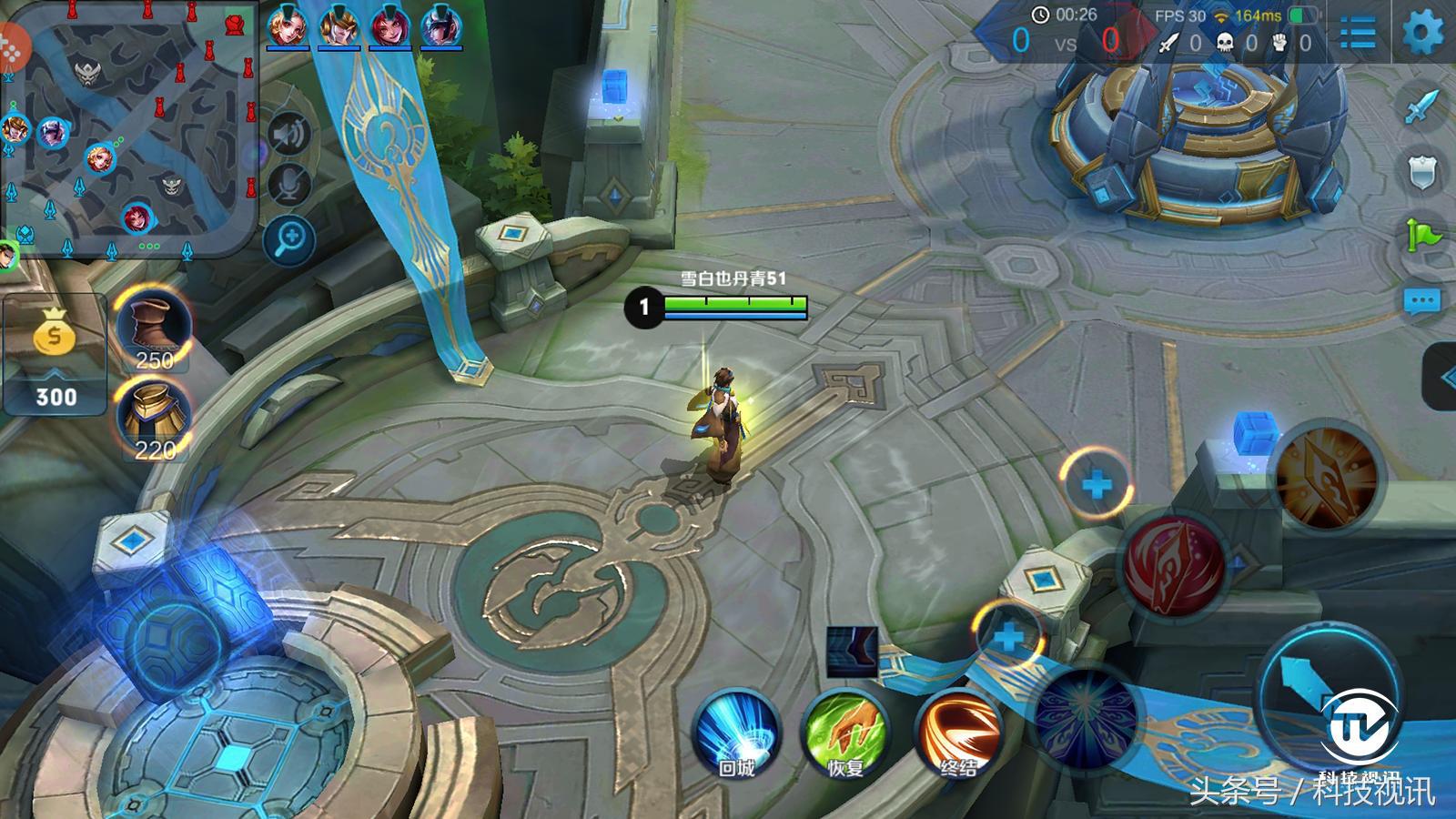Image resolution: width=1456 pixels, height=819 pixels.
Task: Use the 恢复 heal ability
Action: pos(844,733)
